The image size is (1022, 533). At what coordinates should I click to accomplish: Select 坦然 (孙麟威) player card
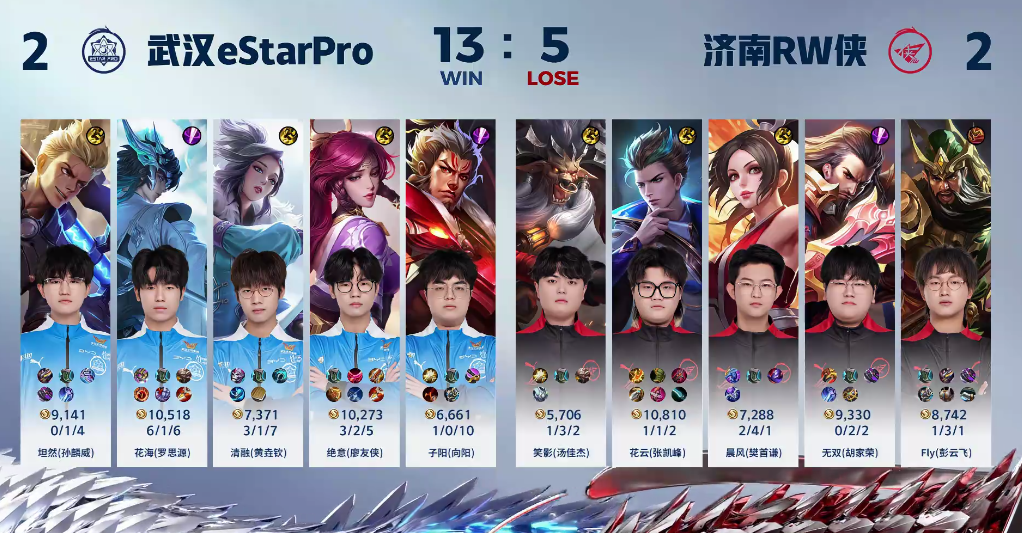pos(65,290)
